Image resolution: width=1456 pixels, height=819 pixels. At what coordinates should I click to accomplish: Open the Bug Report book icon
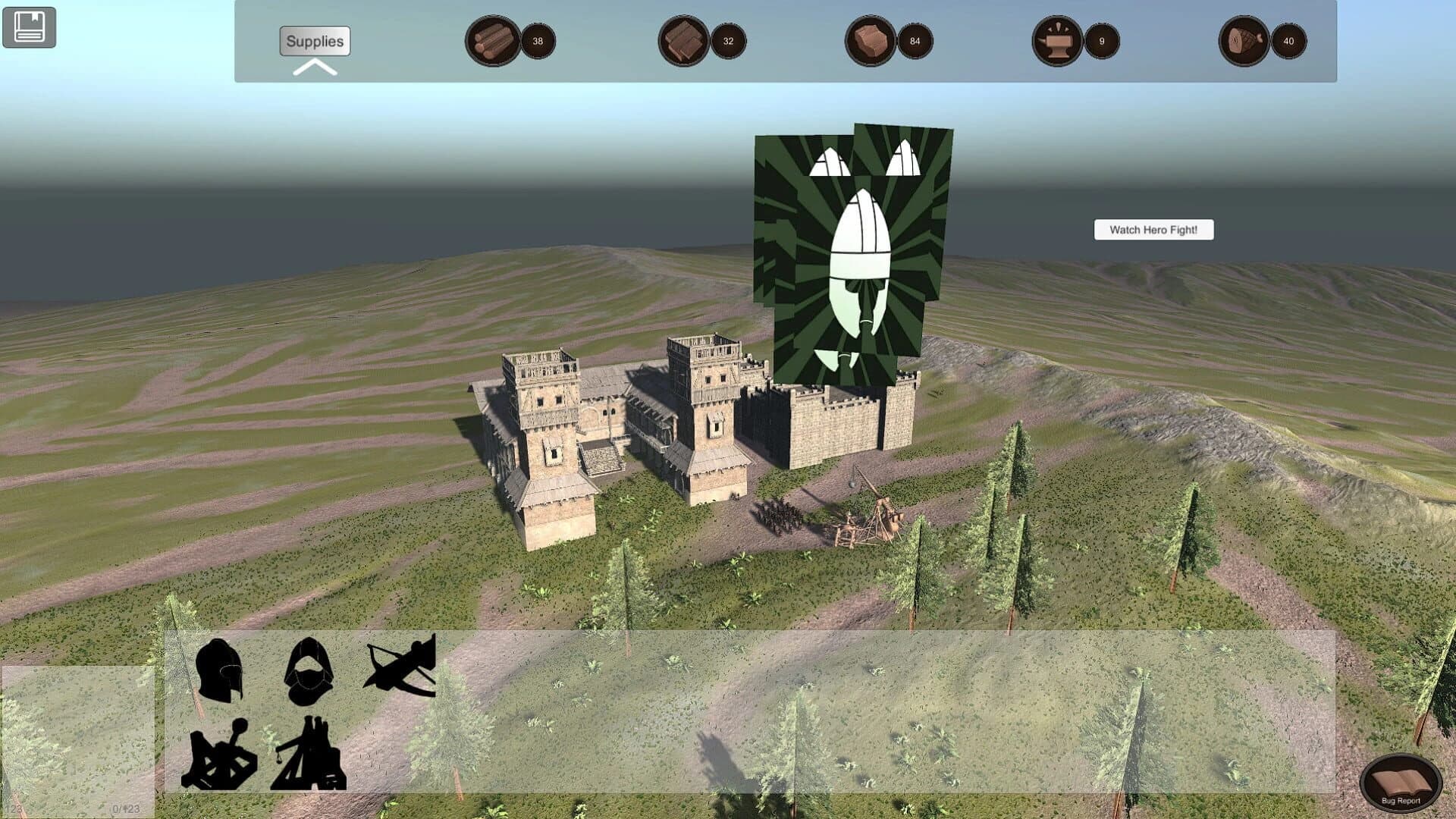[1403, 781]
